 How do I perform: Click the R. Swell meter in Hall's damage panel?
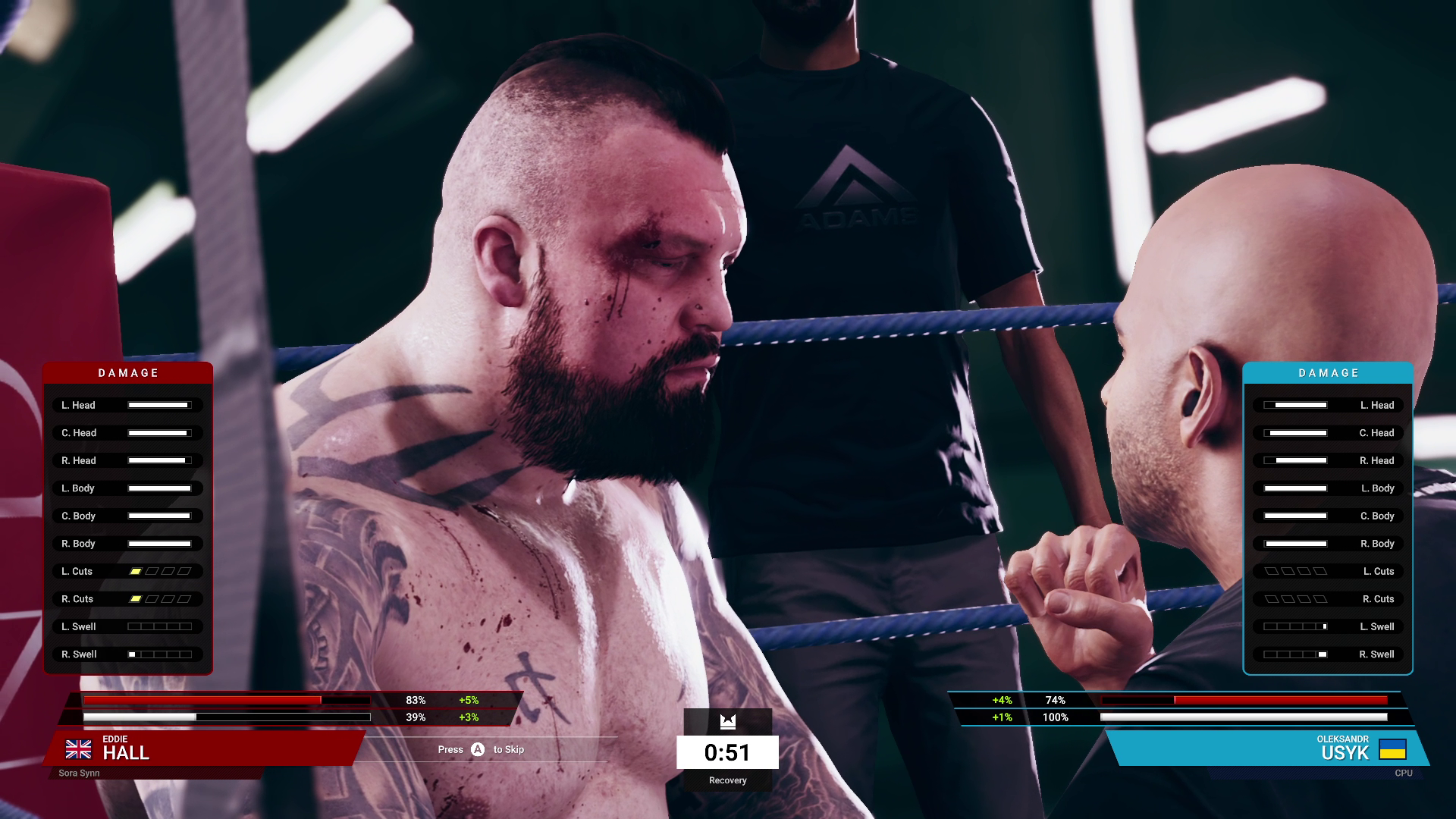(159, 654)
